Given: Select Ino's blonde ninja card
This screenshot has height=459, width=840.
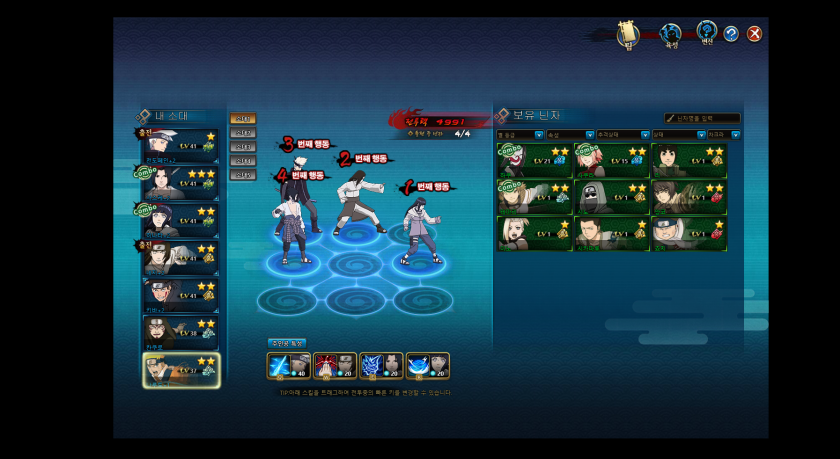Looking at the screenshot, I should pos(533,233).
